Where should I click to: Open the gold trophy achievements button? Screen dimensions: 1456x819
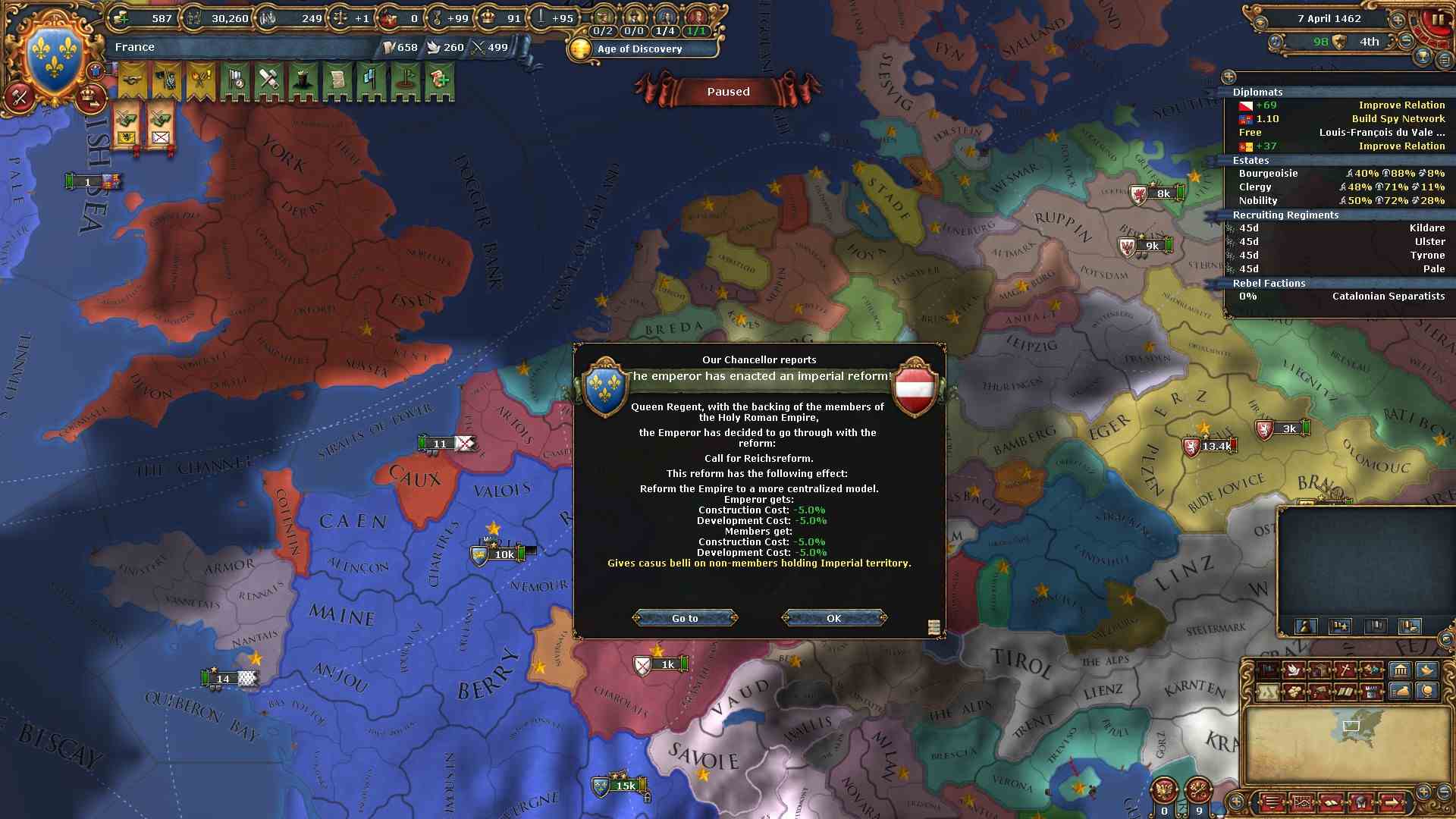pyautogui.click(x=1423, y=56)
